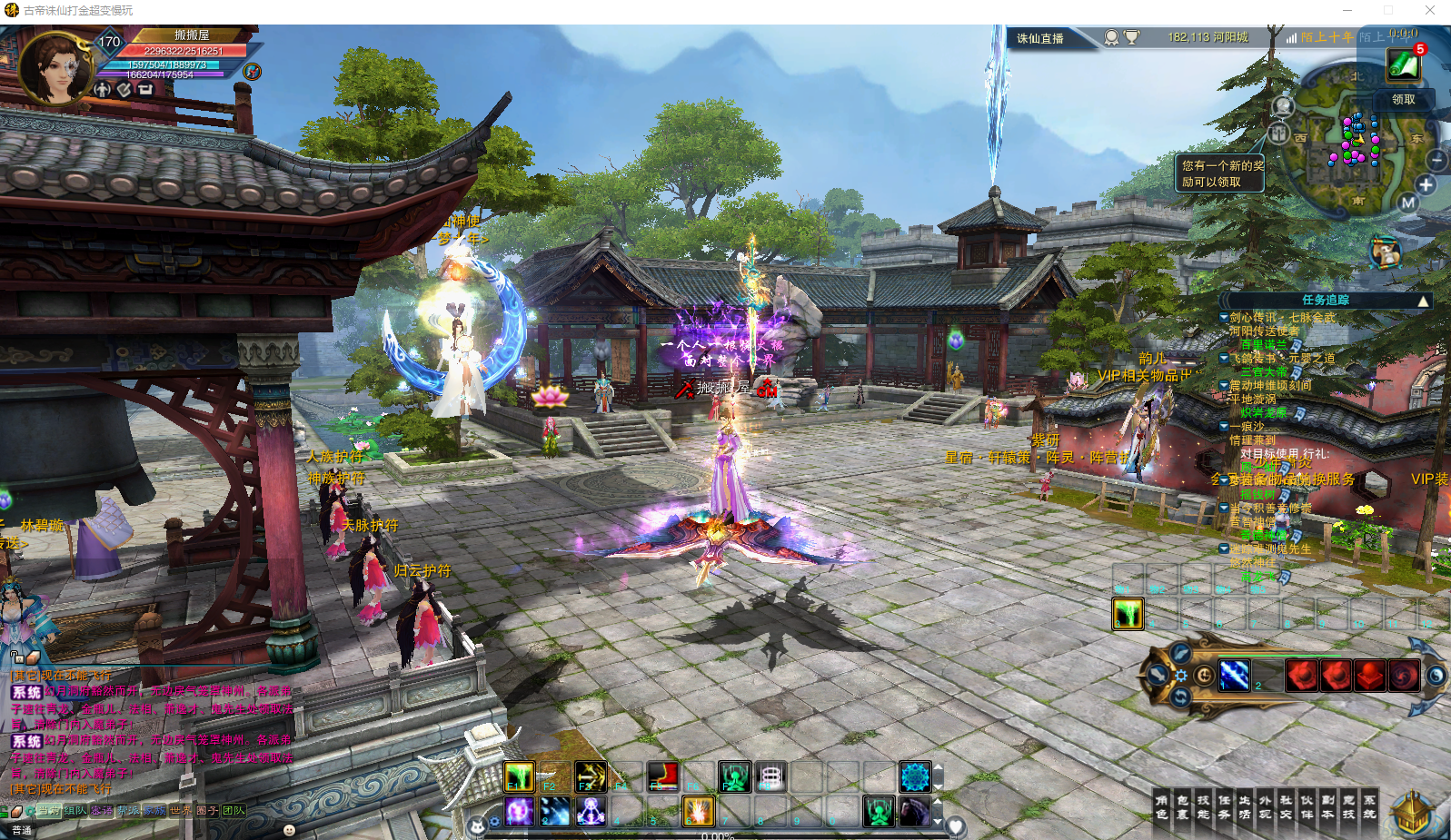Close the game window
Image resolution: width=1451 pixels, height=840 pixels.
tap(1430, 10)
